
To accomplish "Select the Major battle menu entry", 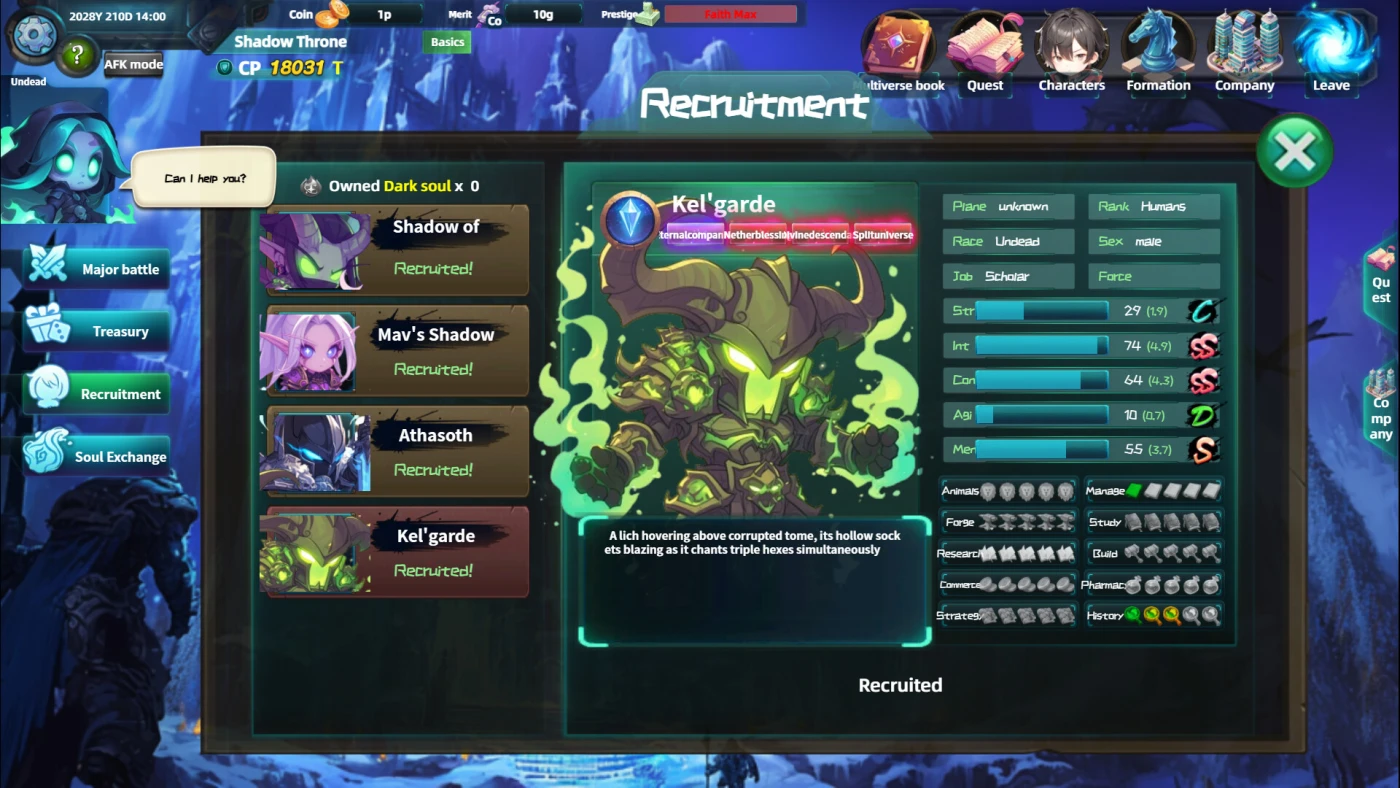I will [x=97, y=269].
